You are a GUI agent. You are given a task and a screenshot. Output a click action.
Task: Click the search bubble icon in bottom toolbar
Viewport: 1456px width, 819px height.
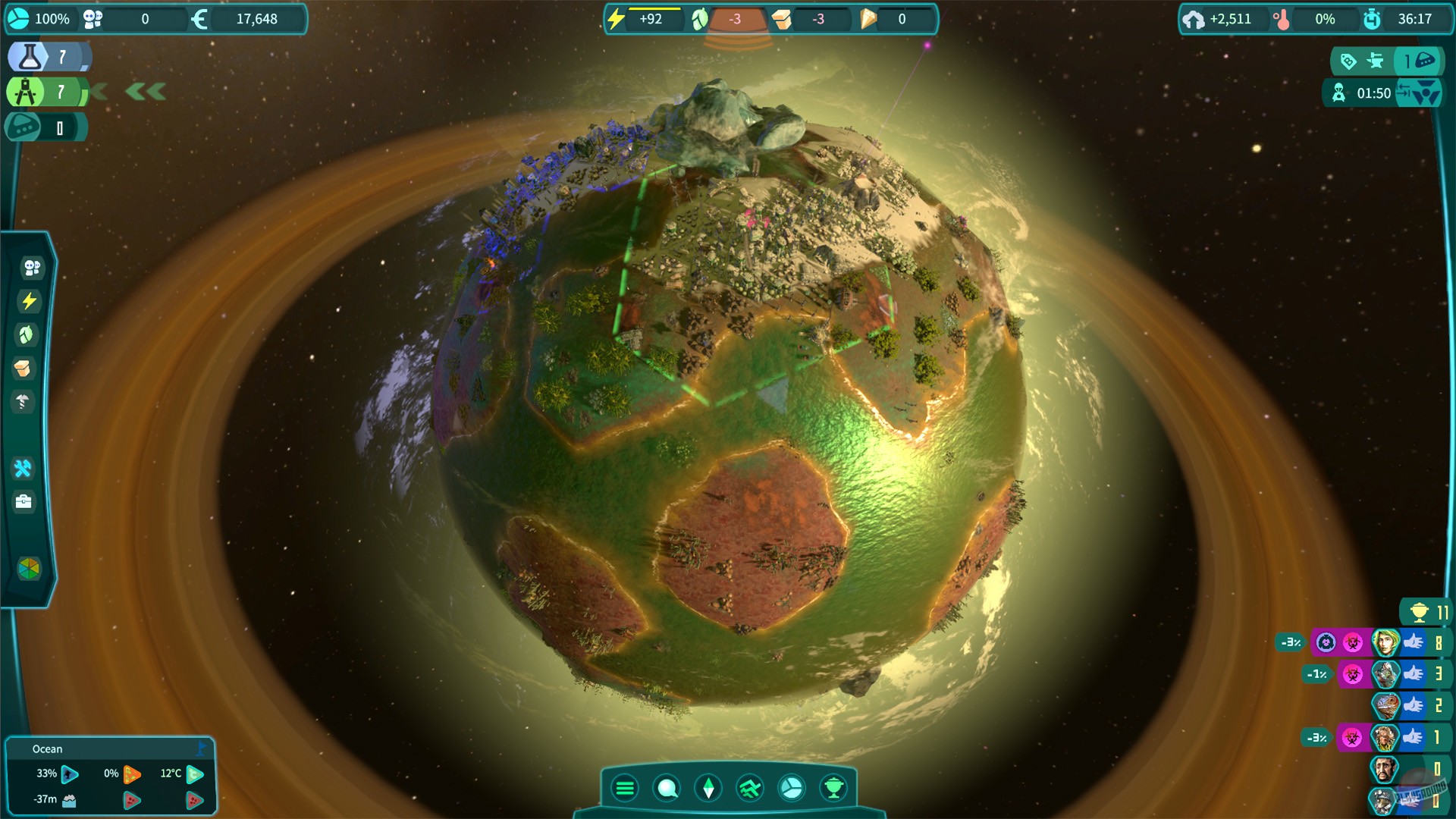click(667, 788)
